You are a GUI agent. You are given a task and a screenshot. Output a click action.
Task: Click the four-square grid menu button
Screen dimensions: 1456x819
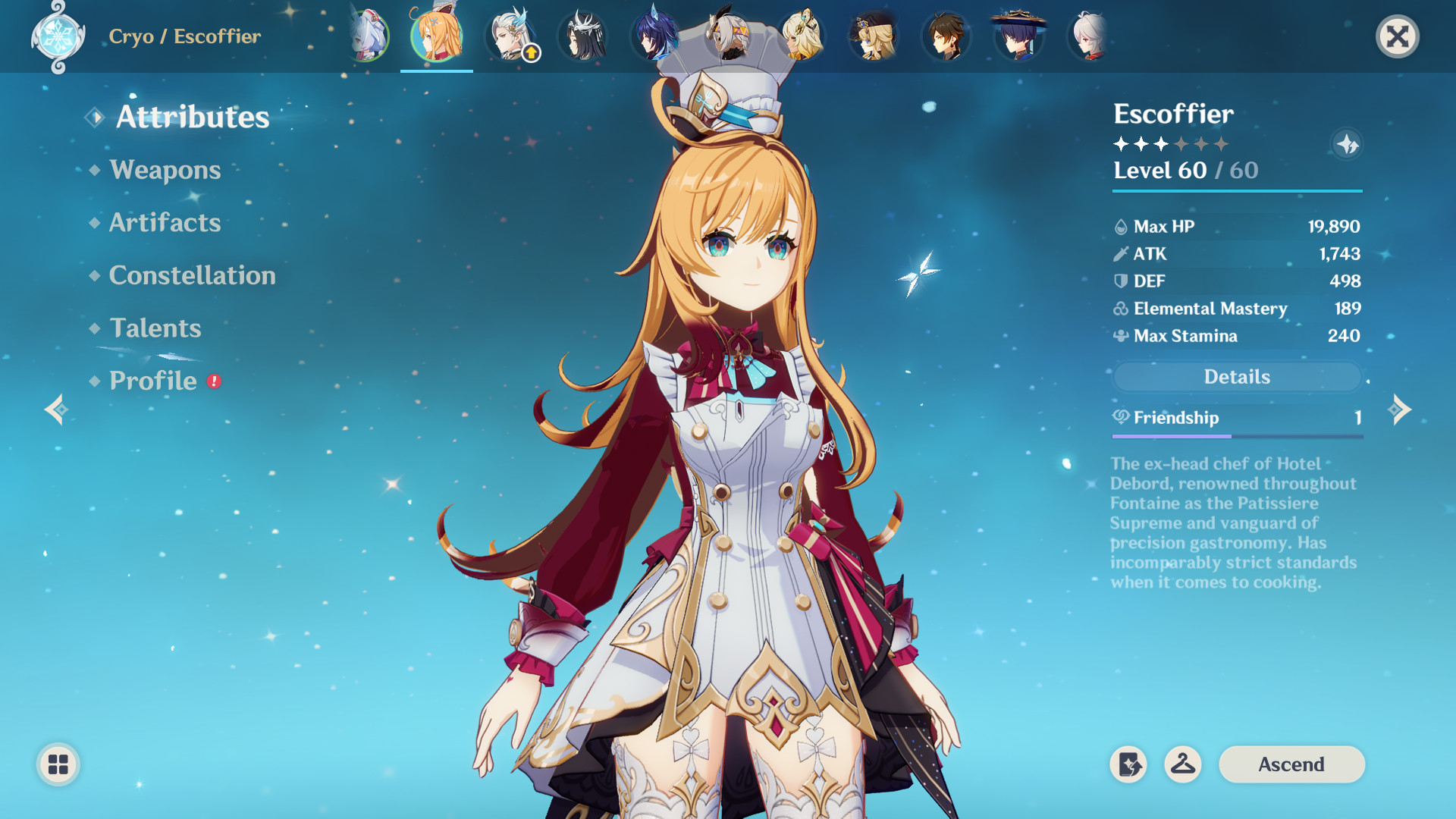click(58, 764)
